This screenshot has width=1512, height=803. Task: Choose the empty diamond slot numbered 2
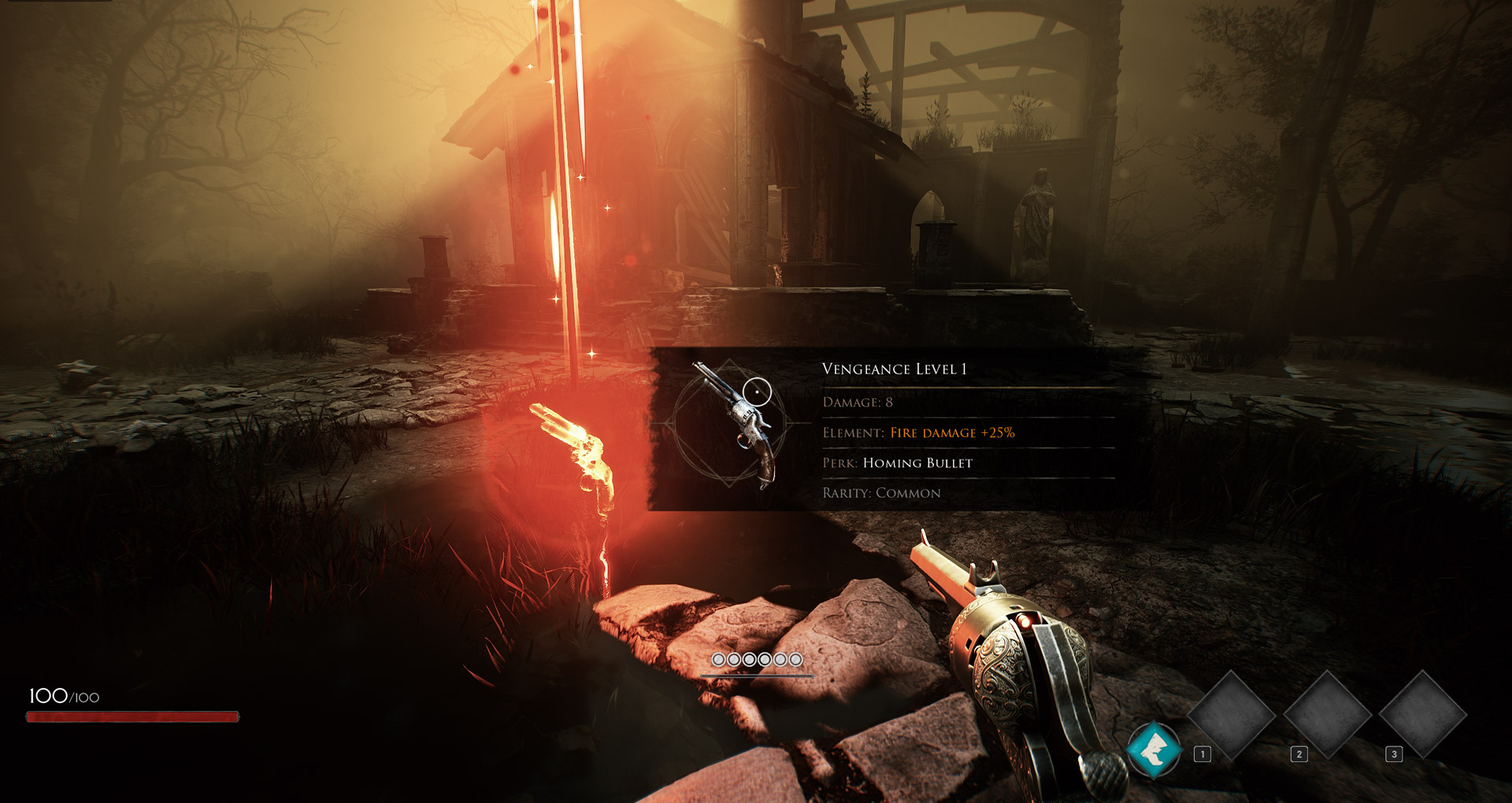pyautogui.click(x=1328, y=715)
